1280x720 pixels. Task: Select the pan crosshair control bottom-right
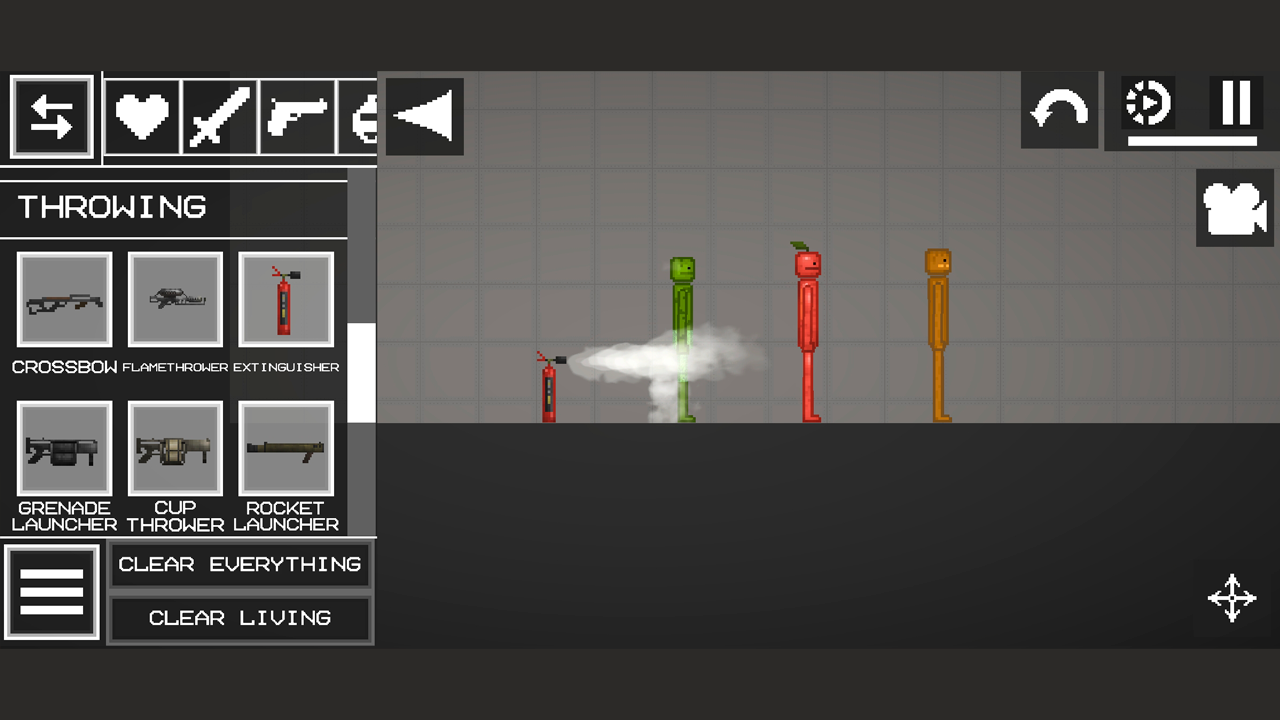tap(1232, 598)
